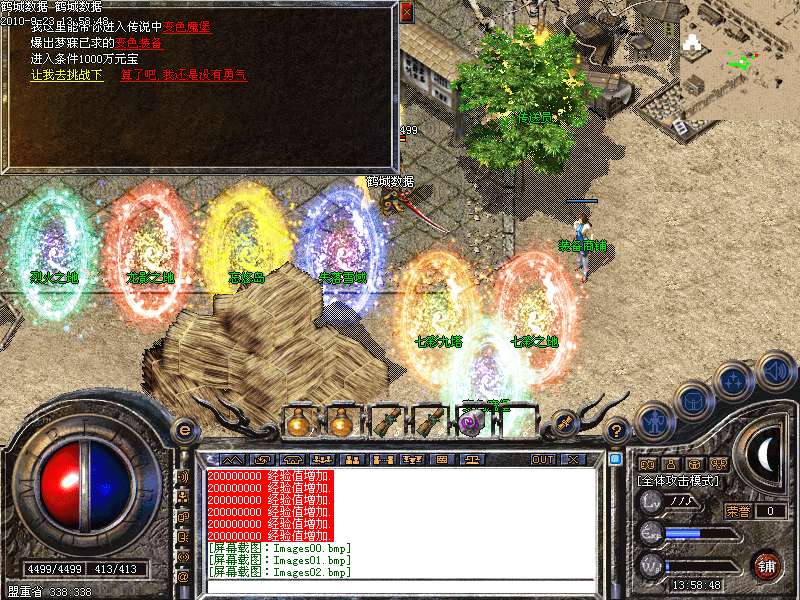
Task: Use the purple scroll in the belt
Action: point(471,423)
